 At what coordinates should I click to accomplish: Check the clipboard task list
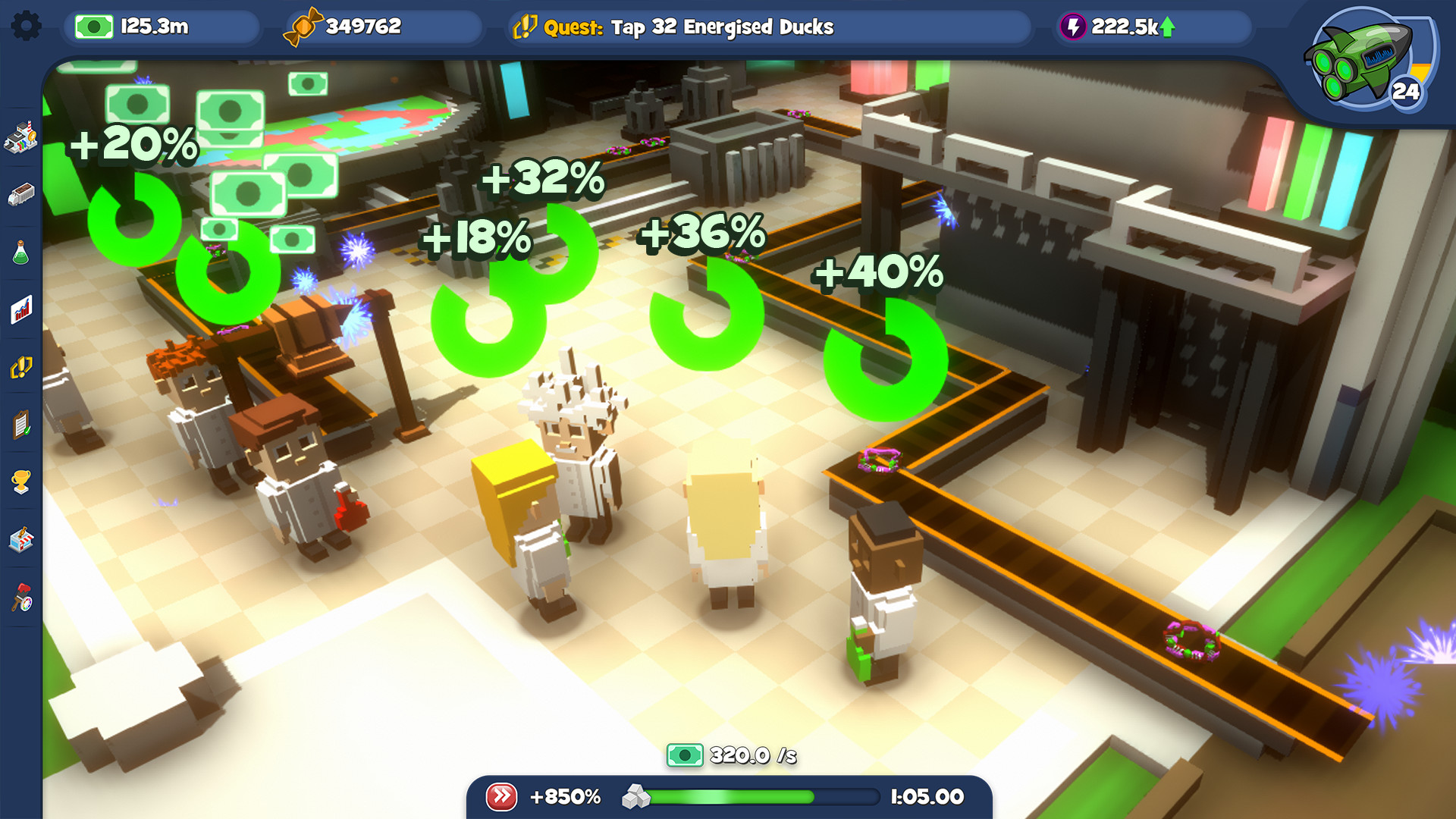click(x=23, y=425)
